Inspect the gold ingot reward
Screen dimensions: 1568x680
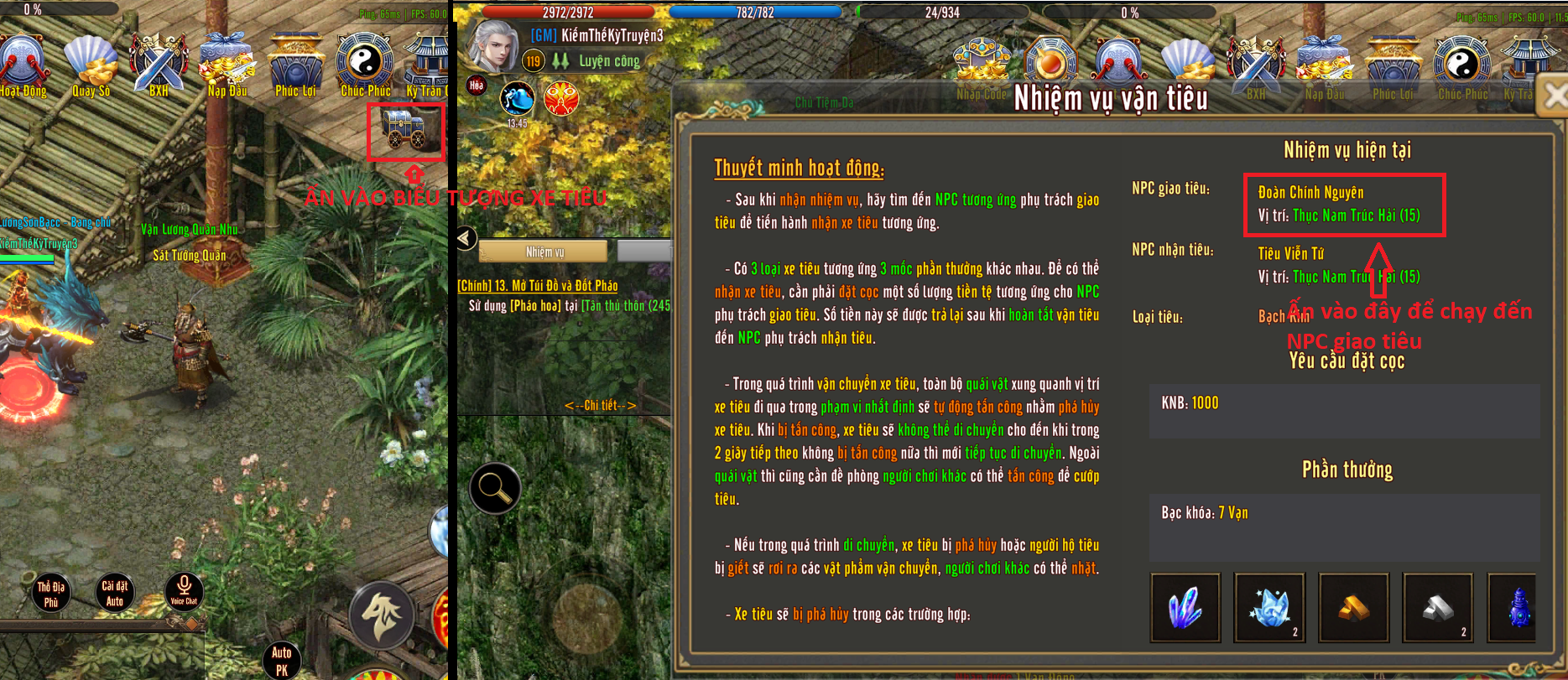(1353, 608)
